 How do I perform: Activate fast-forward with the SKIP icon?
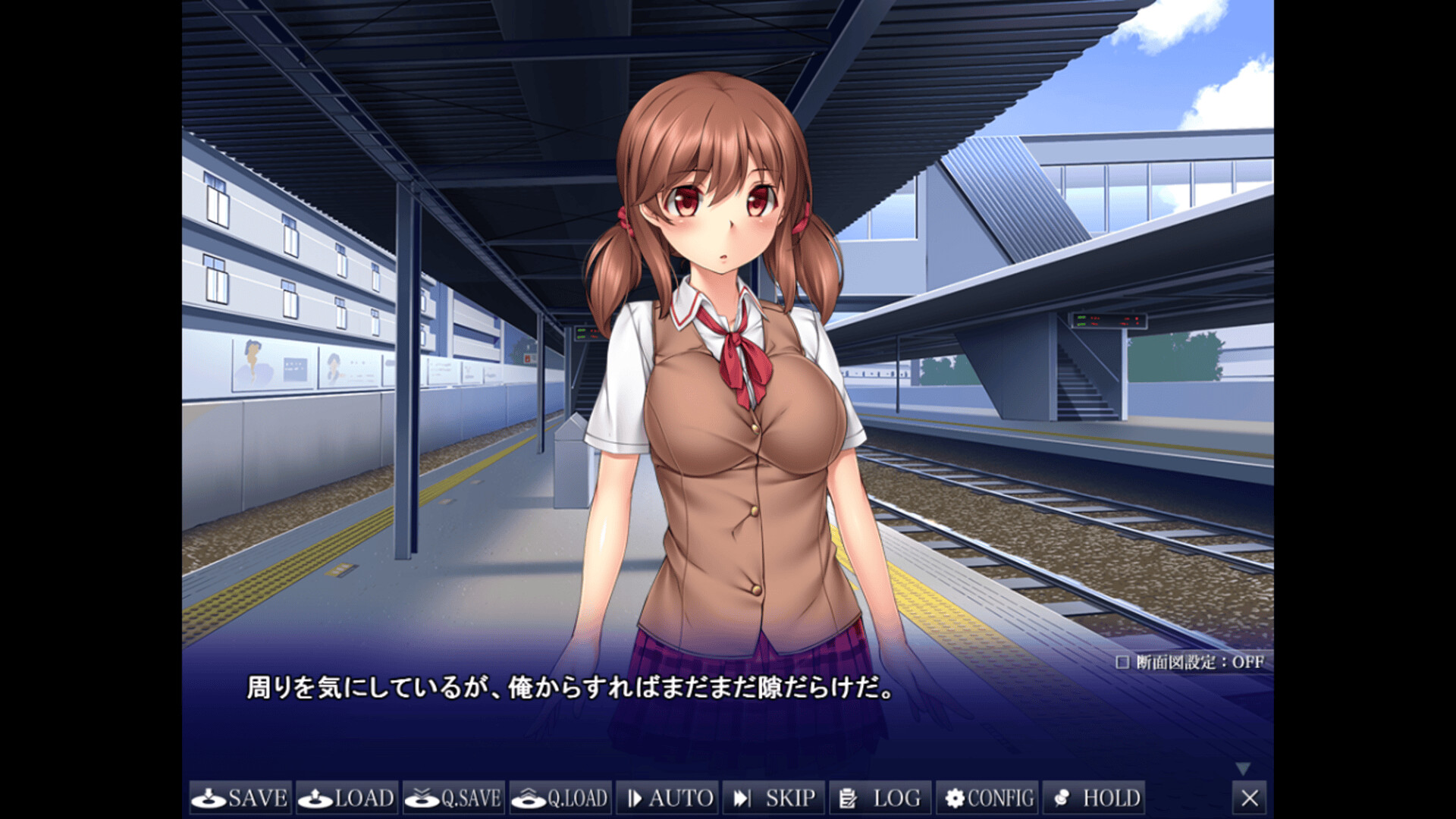click(x=741, y=798)
